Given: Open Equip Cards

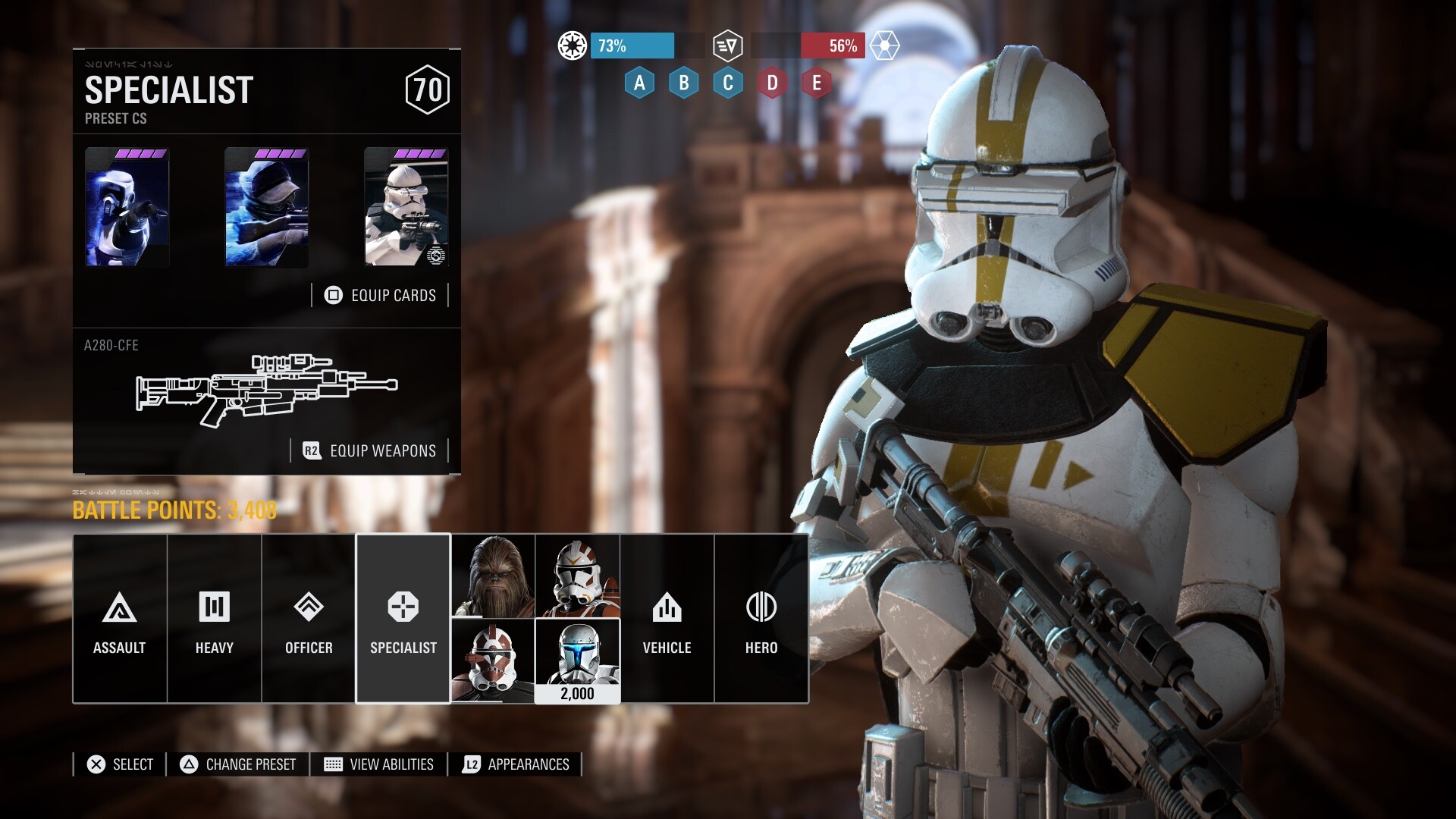Looking at the screenshot, I should tap(381, 295).
